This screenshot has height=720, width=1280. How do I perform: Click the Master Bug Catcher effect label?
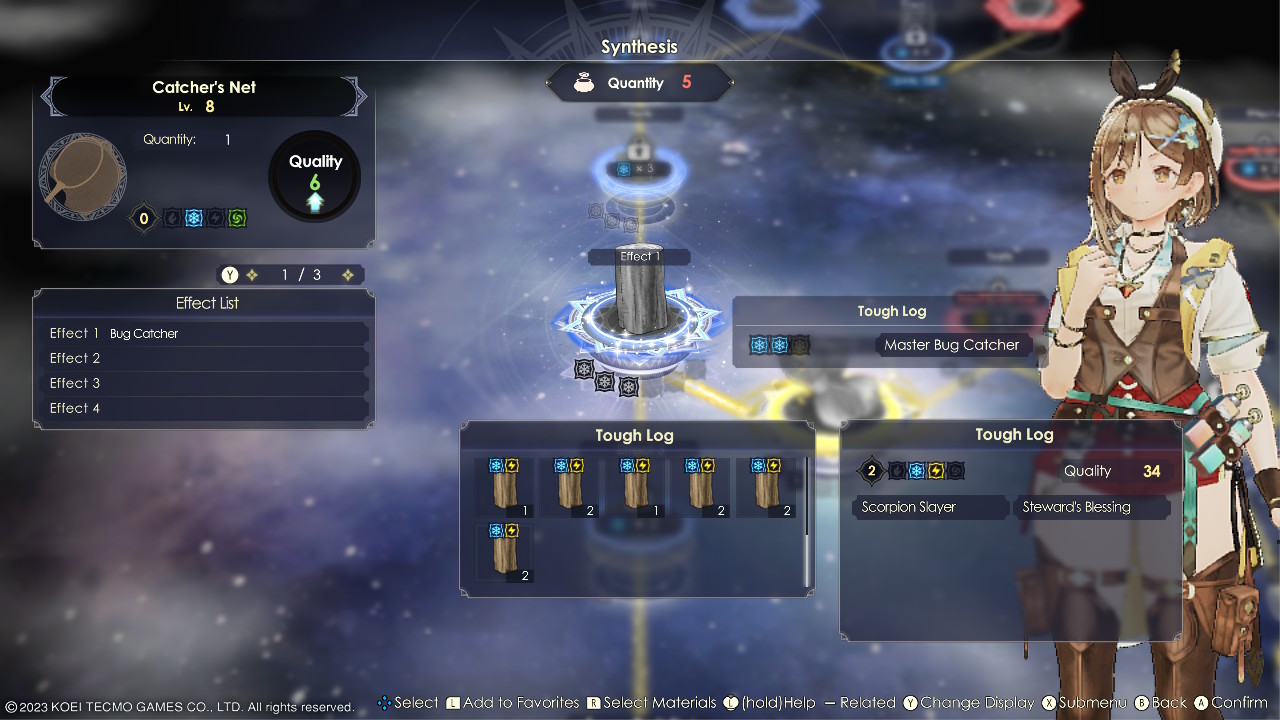pos(951,345)
